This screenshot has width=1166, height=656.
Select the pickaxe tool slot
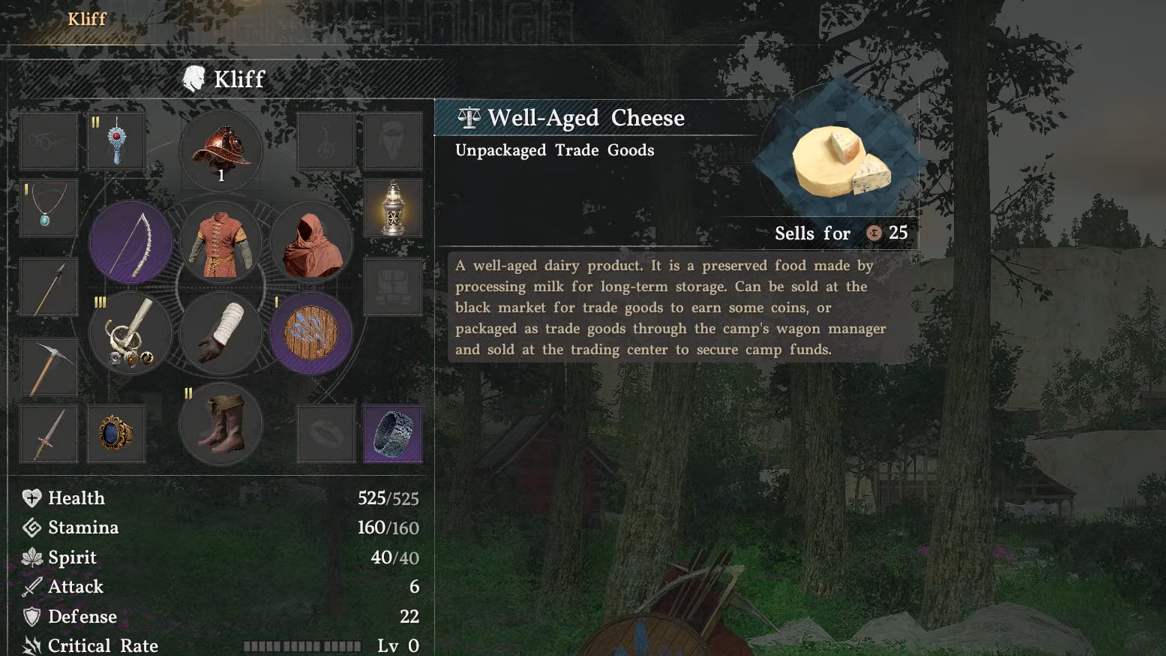click(49, 366)
